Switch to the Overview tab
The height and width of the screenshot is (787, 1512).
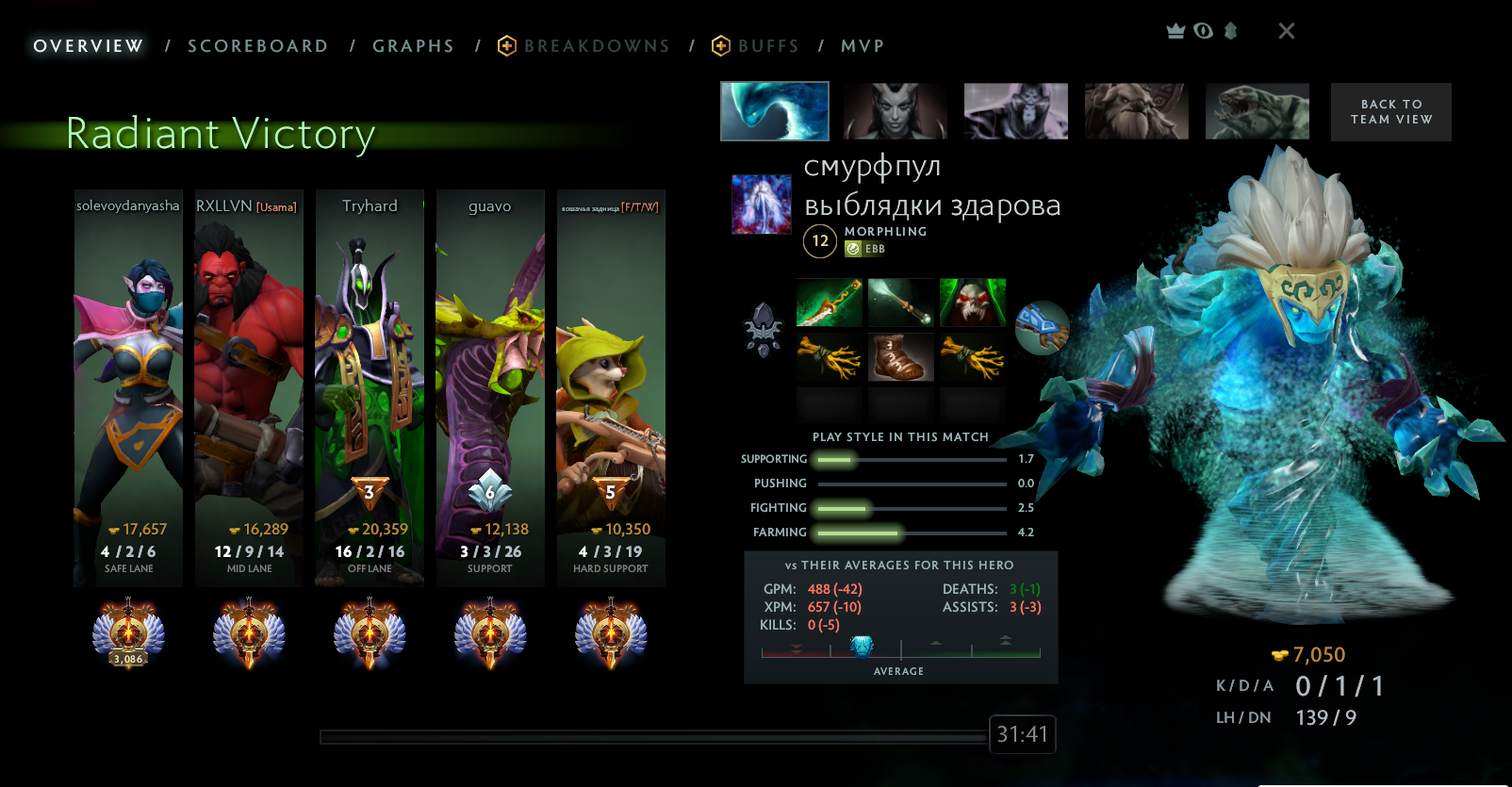click(x=89, y=46)
